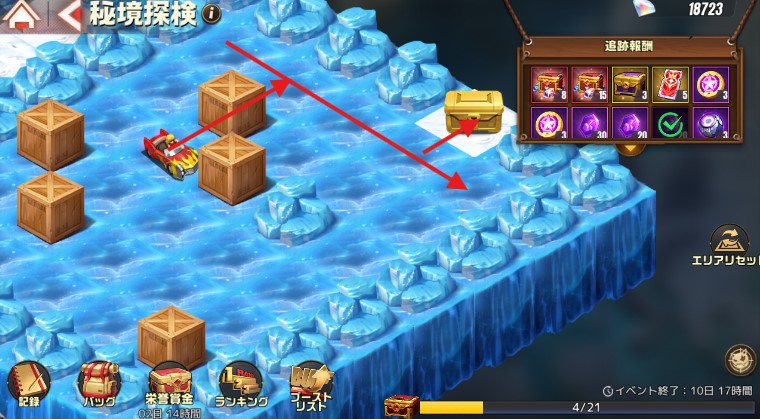Tap the round compass button
Screen dimensions: 760x419
click(740, 358)
